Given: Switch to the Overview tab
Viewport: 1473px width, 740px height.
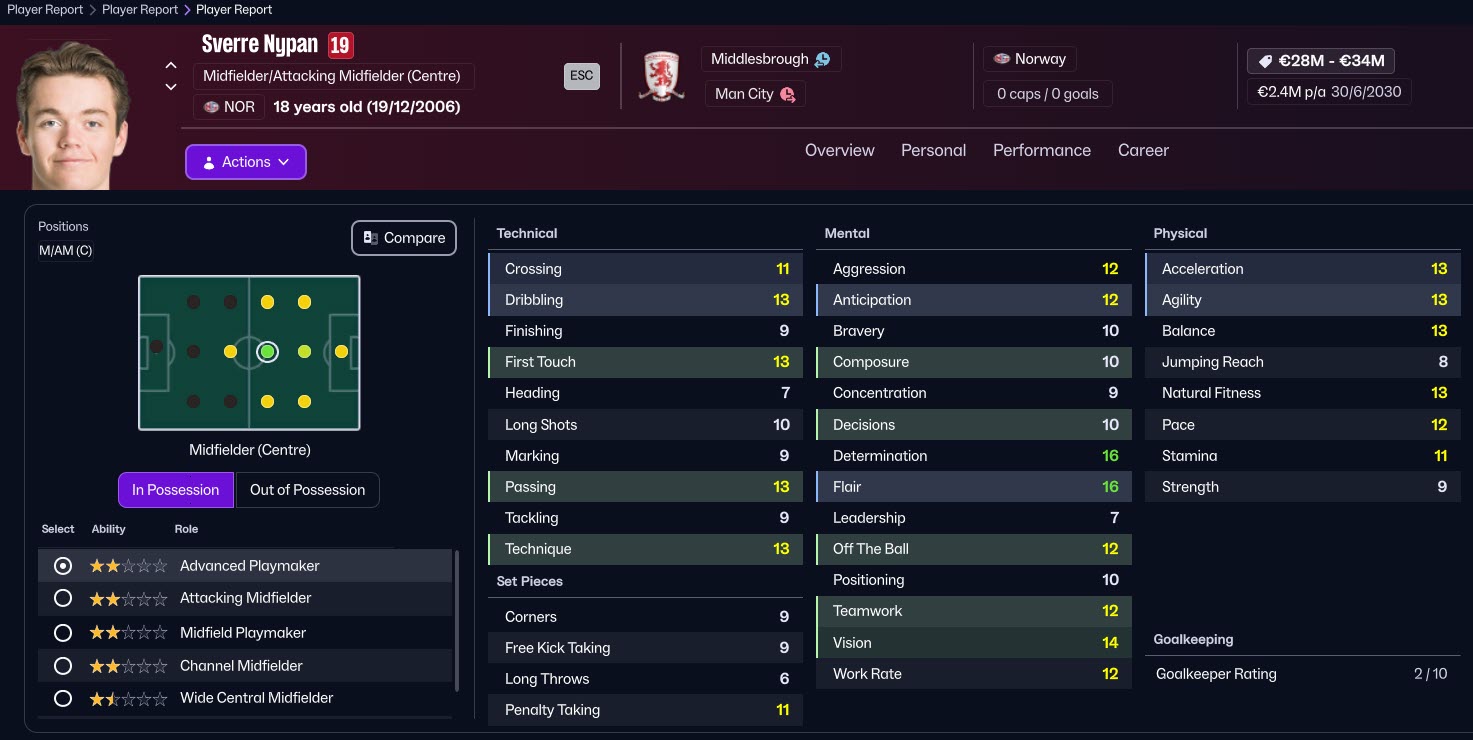Looking at the screenshot, I should pos(839,150).
